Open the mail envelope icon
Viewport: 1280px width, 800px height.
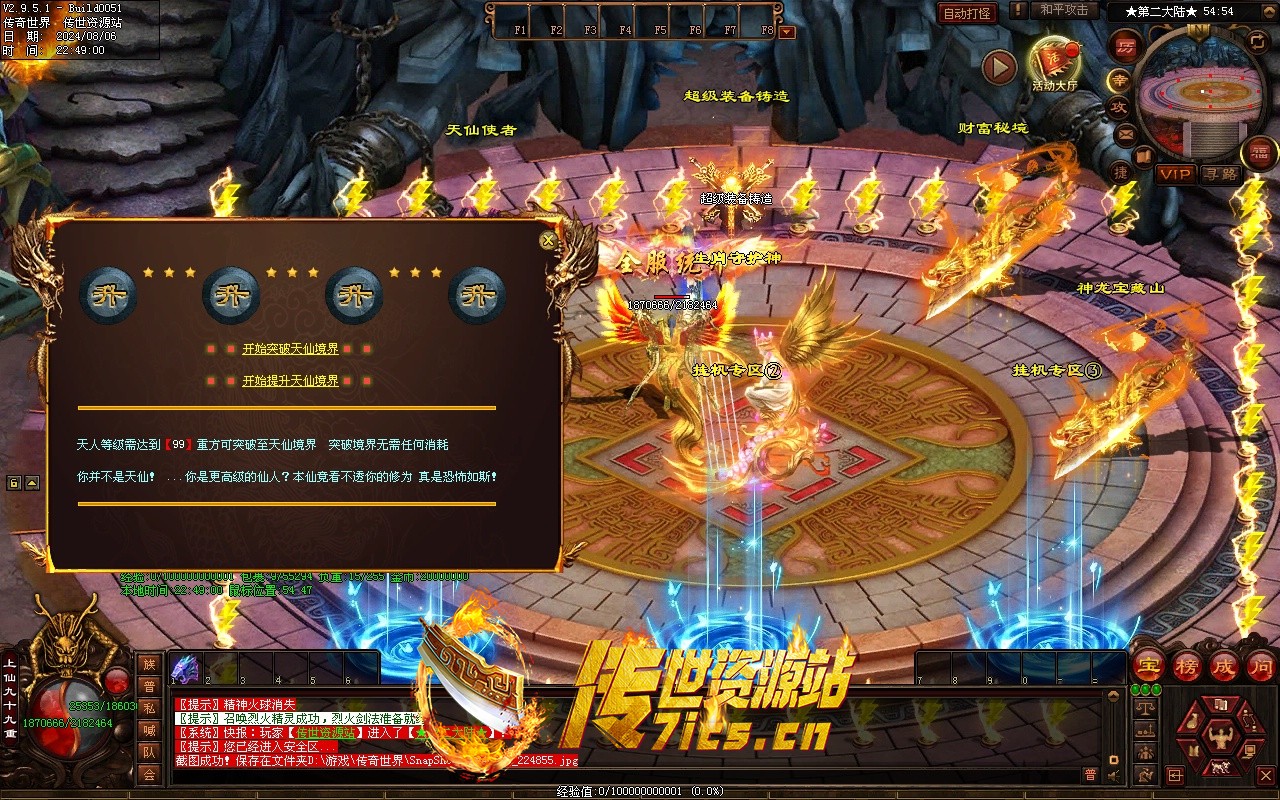point(1126,133)
